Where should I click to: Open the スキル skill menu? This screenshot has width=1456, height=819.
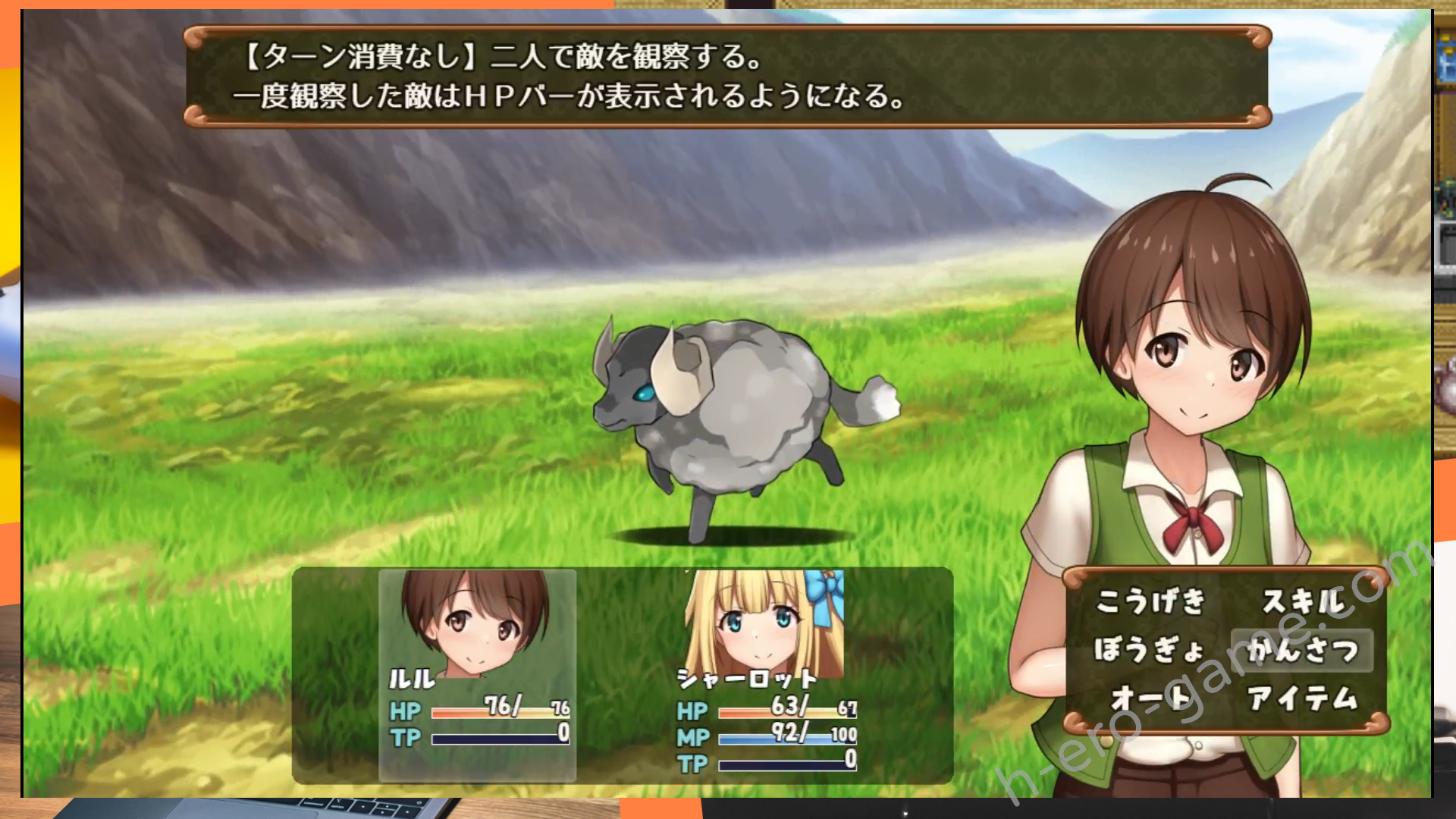pos(1302,601)
